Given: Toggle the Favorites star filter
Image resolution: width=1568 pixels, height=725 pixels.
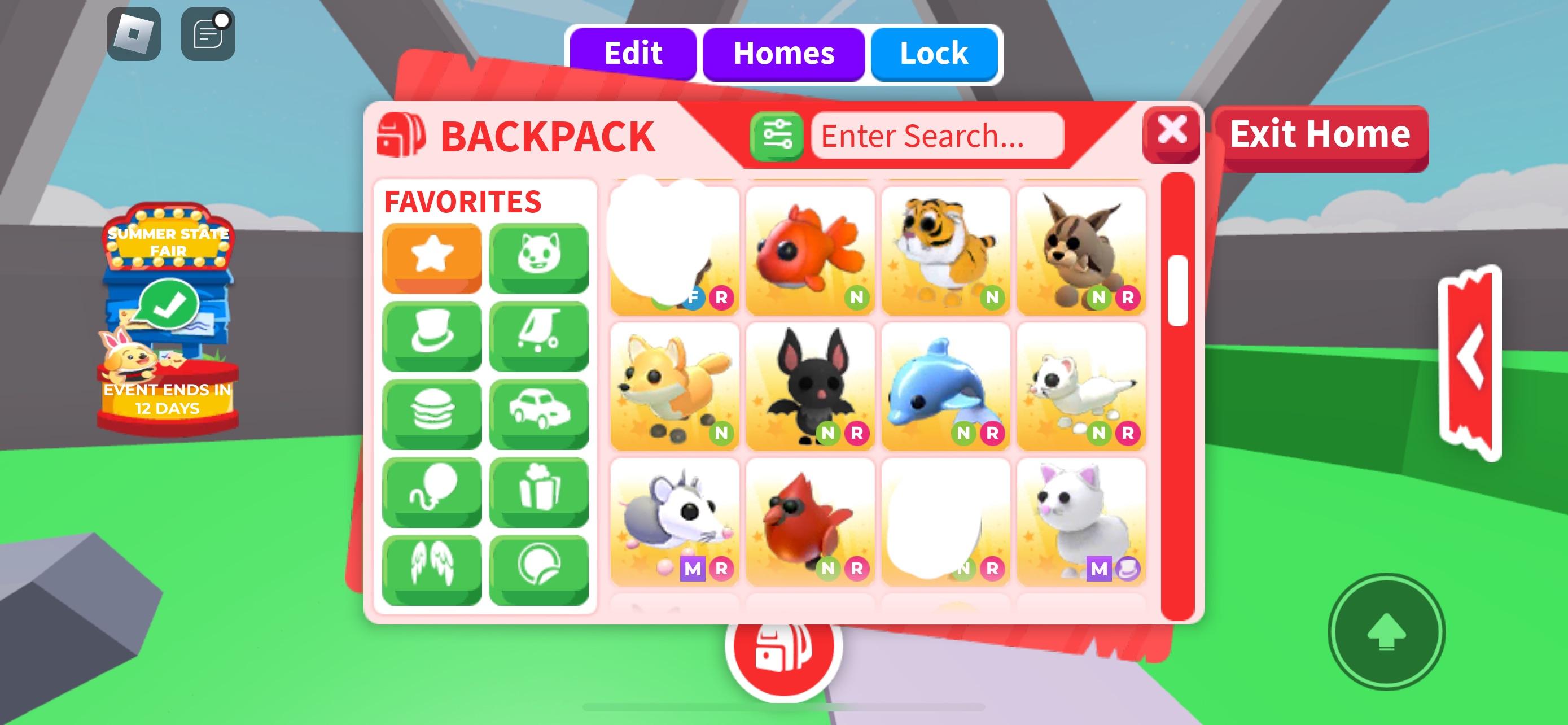Looking at the screenshot, I should [x=431, y=258].
